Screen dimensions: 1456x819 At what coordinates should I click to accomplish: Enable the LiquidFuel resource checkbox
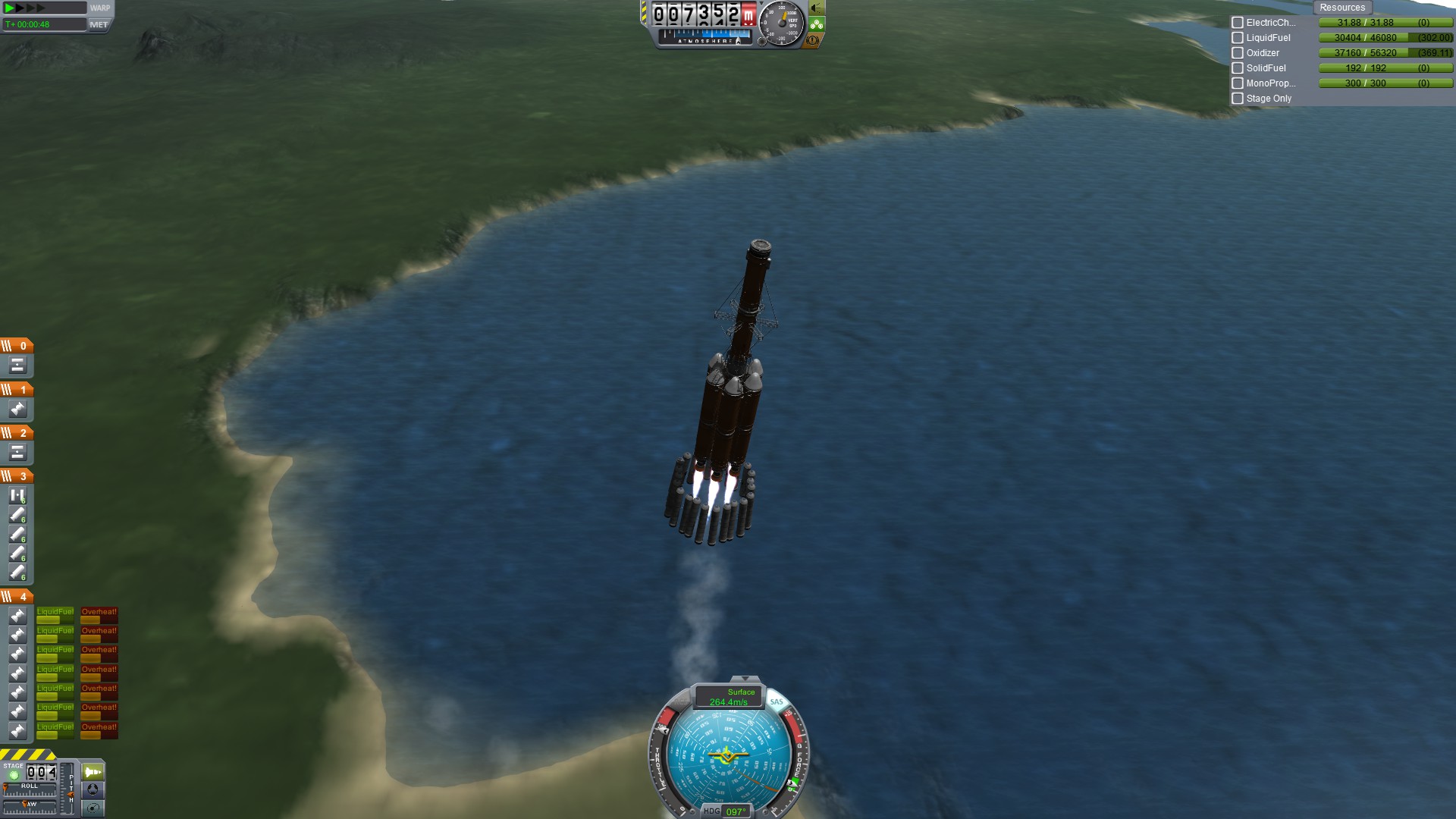coord(1238,38)
